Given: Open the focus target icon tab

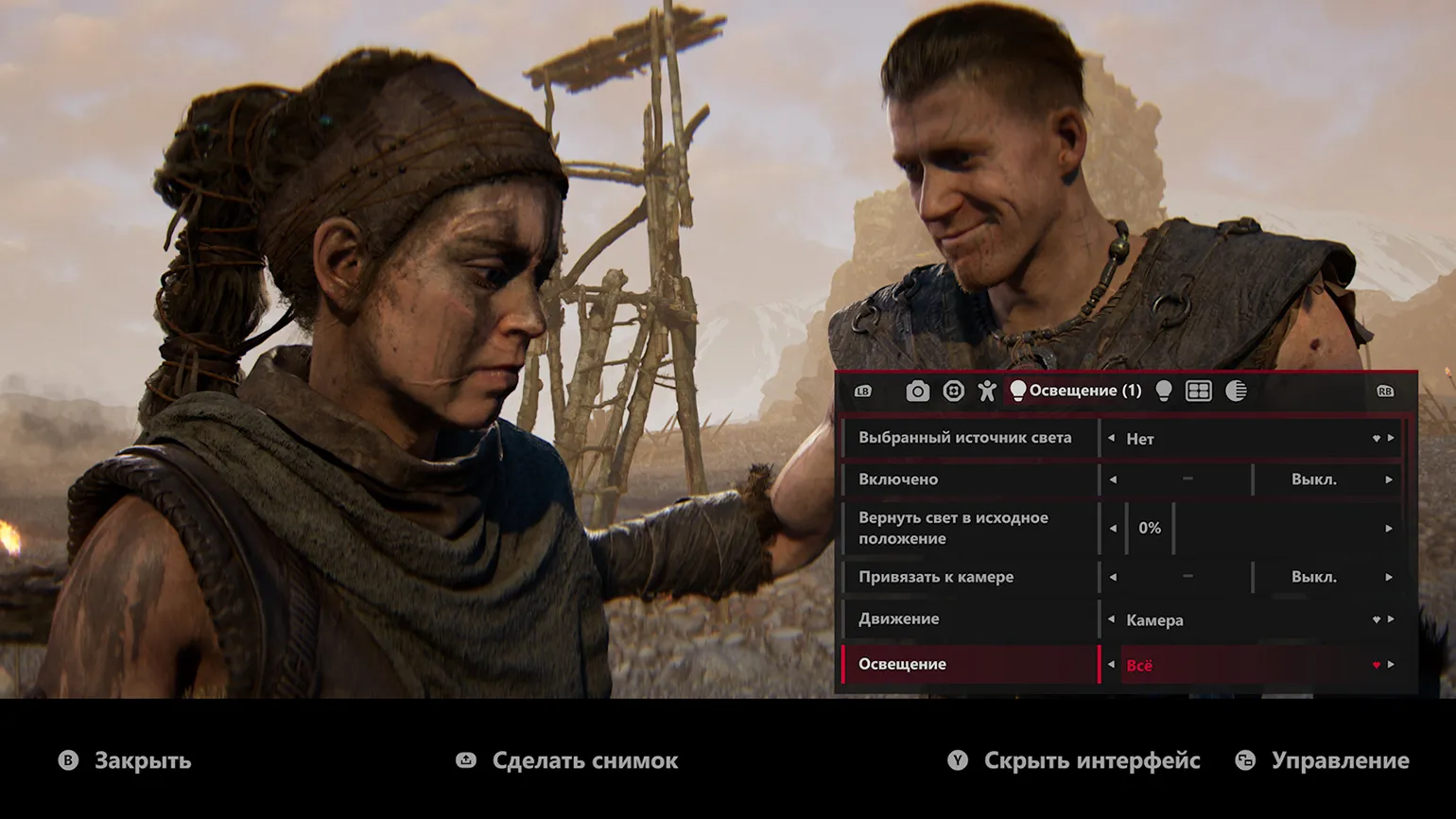Looking at the screenshot, I should click(x=953, y=392).
